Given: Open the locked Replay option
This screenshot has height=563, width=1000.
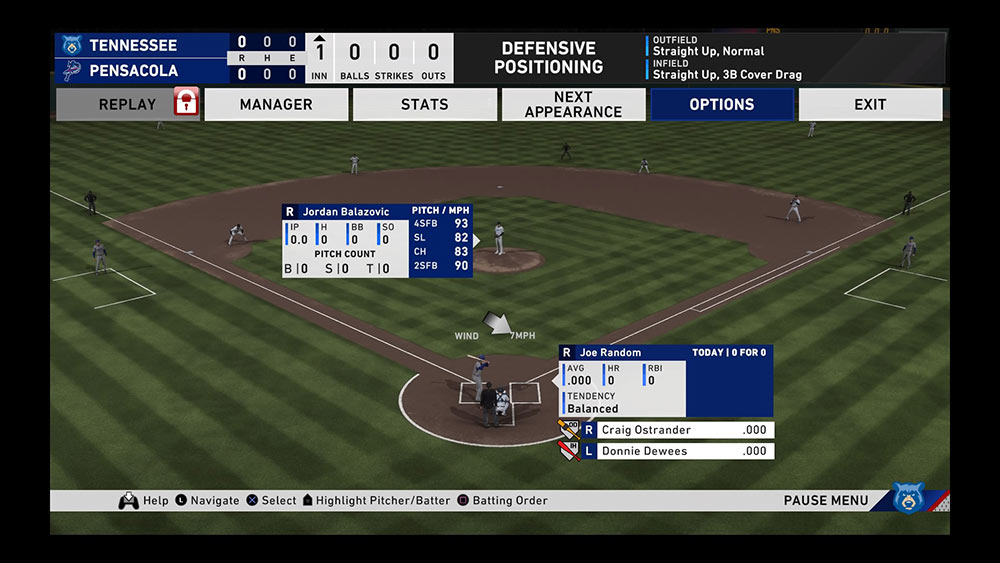Looking at the screenshot, I should tap(127, 104).
